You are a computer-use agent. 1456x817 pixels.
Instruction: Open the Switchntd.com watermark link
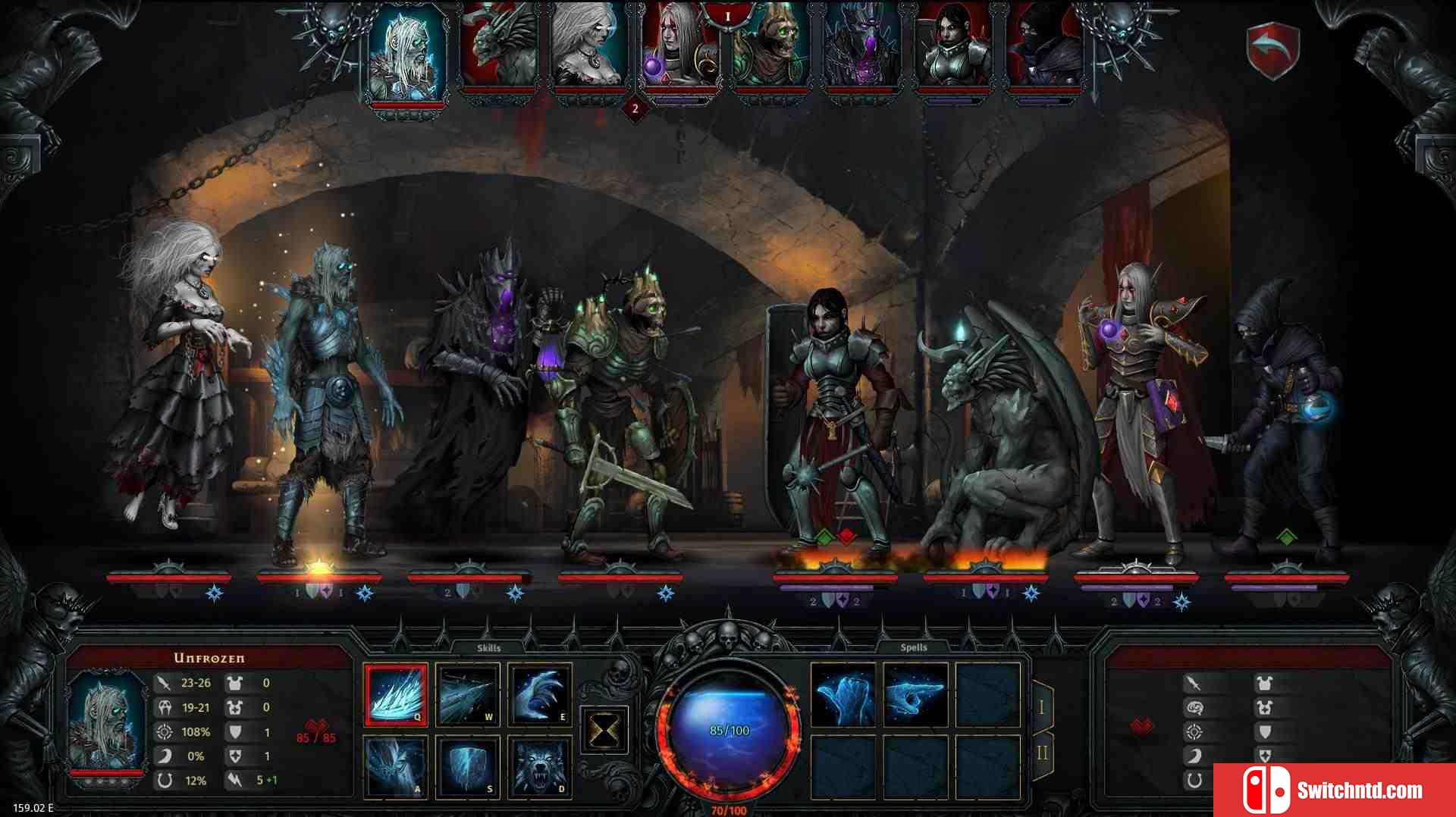point(1334,790)
